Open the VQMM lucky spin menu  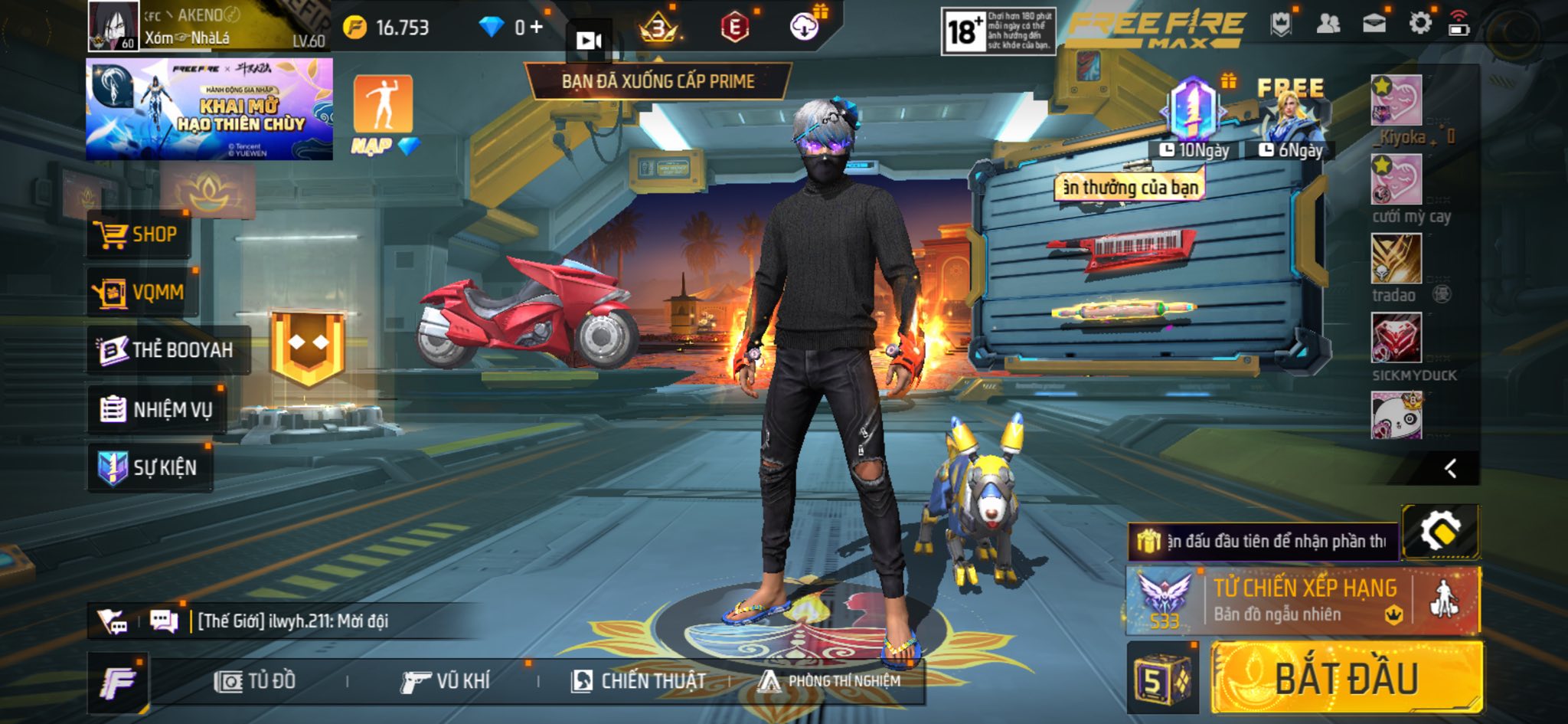click(142, 292)
